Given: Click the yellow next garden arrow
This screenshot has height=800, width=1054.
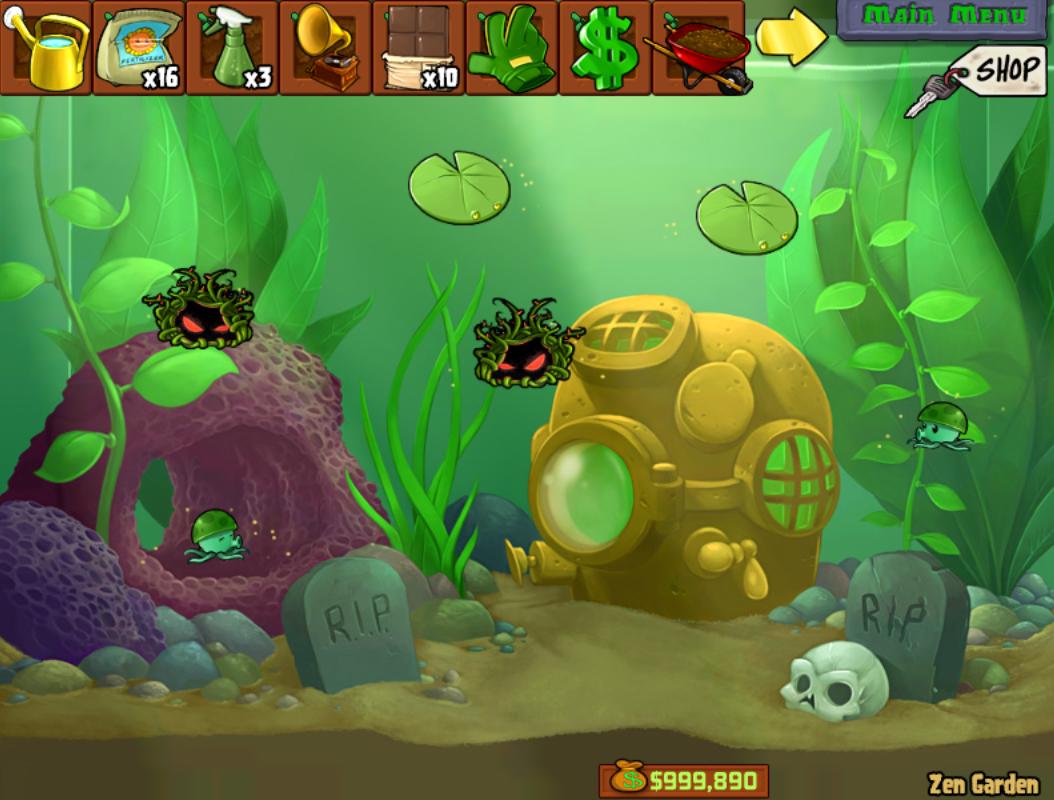Looking at the screenshot, I should tap(790, 37).
